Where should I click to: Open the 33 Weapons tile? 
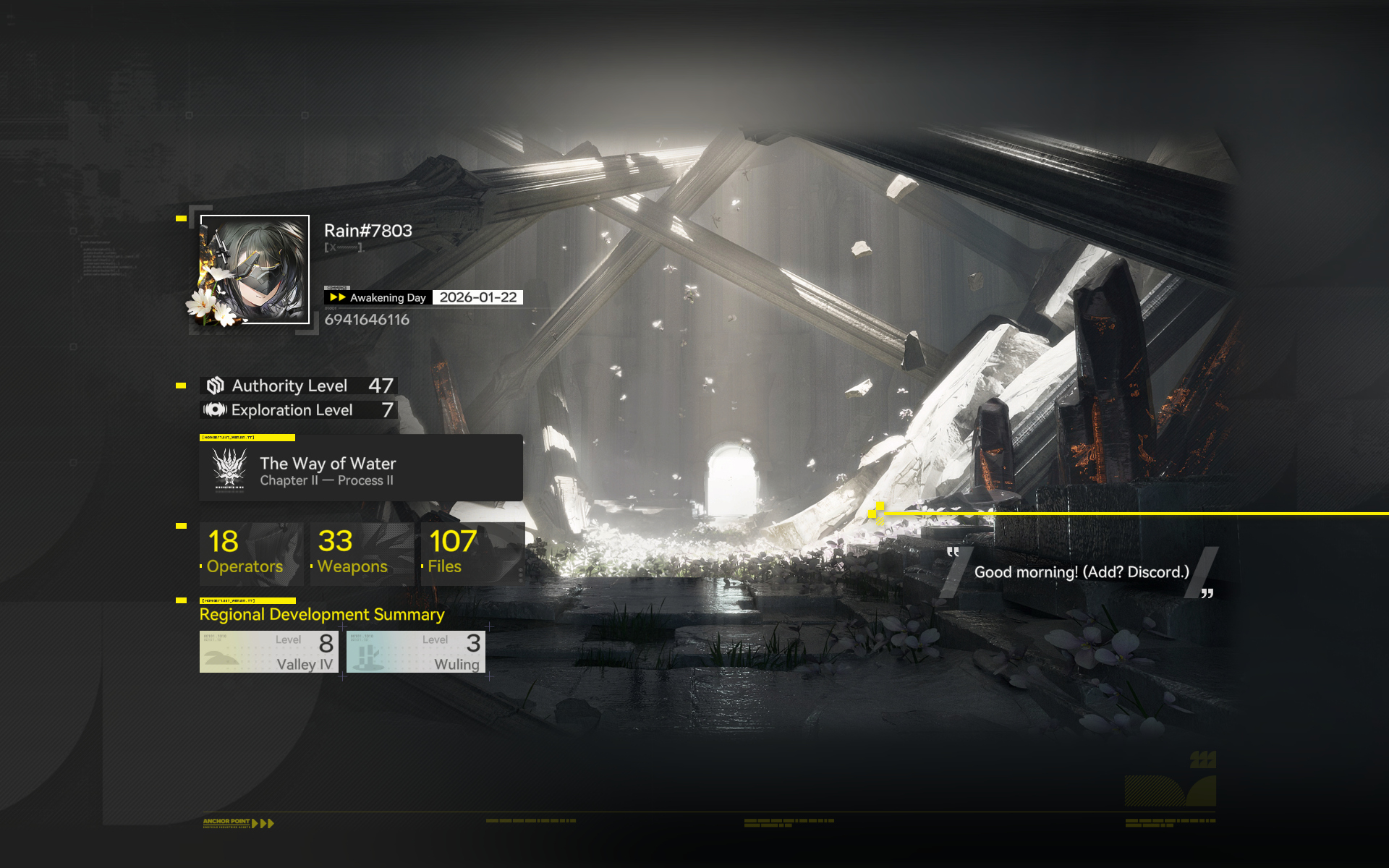point(361,553)
